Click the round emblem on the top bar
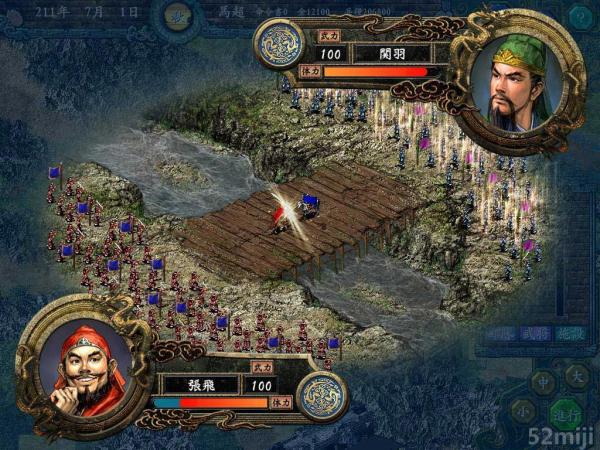This screenshot has height=450, width=600. coord(178,15)
